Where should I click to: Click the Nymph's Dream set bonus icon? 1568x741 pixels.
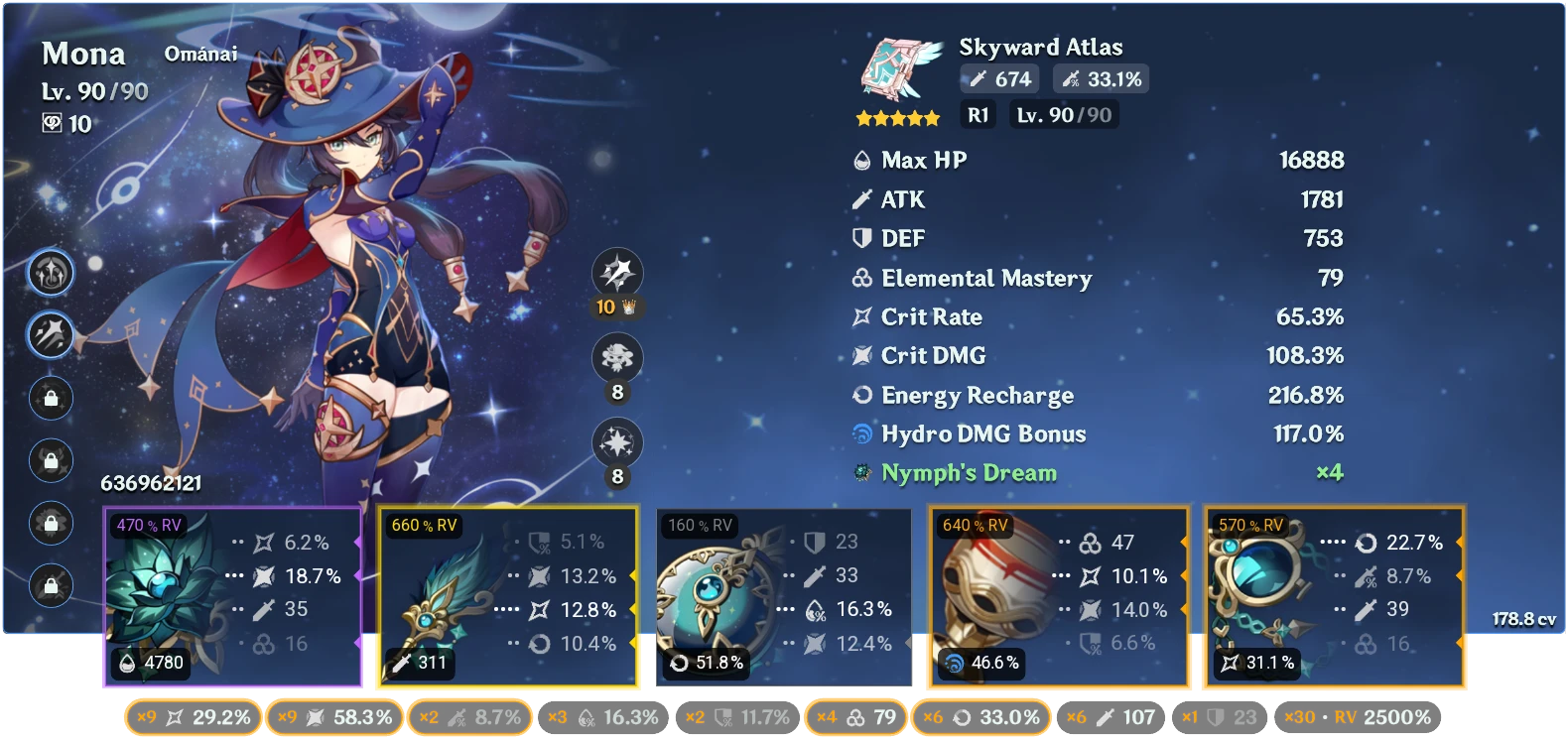click(859, 473)
